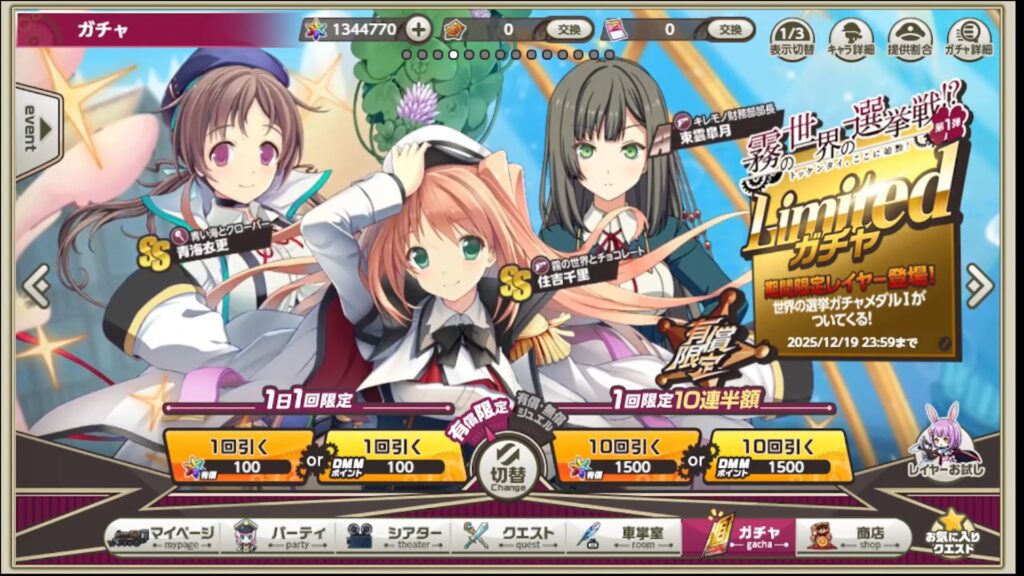The width and height of the screenshot is (1024, 576).
Task: Expand the event side tab
Action: [x=32, y=128]
